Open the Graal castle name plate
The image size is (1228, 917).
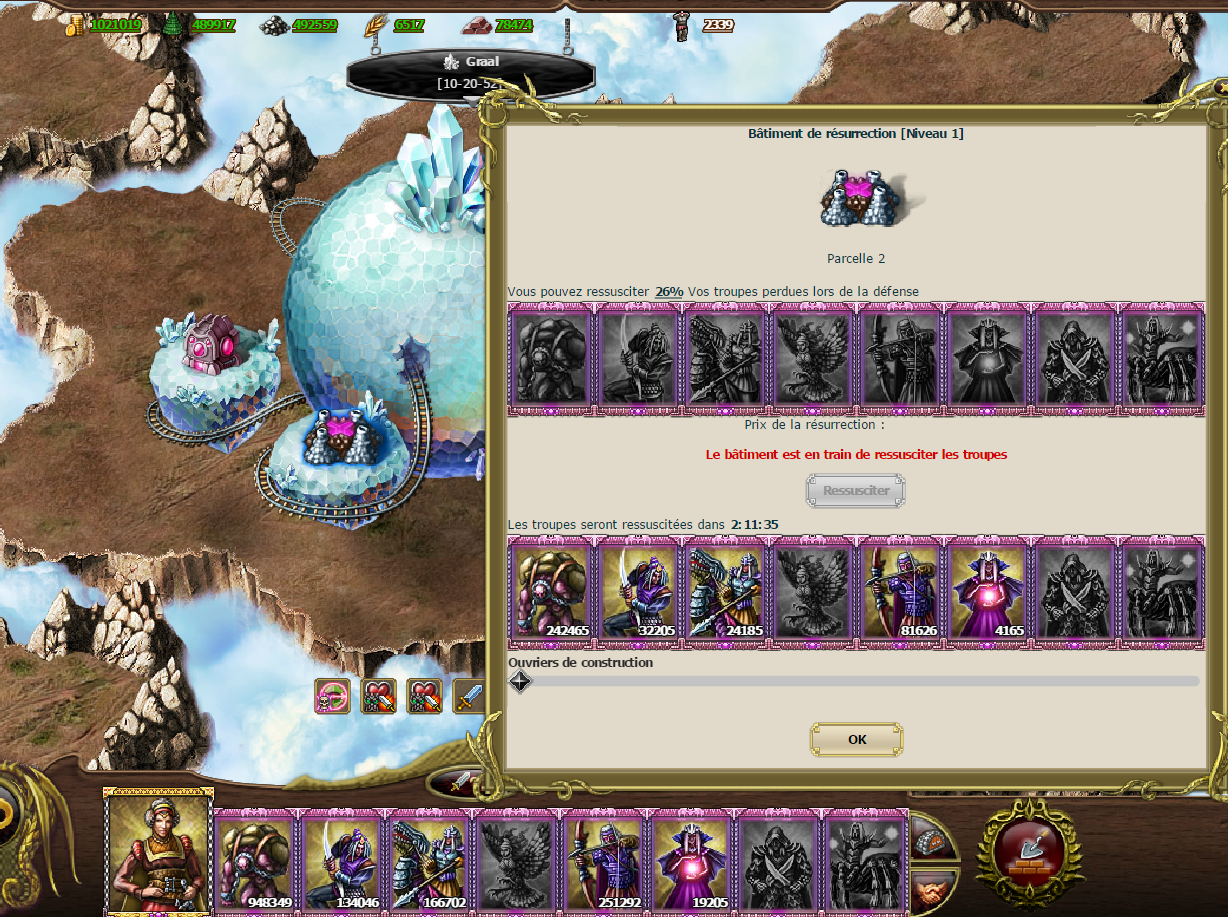click(470, 73)
